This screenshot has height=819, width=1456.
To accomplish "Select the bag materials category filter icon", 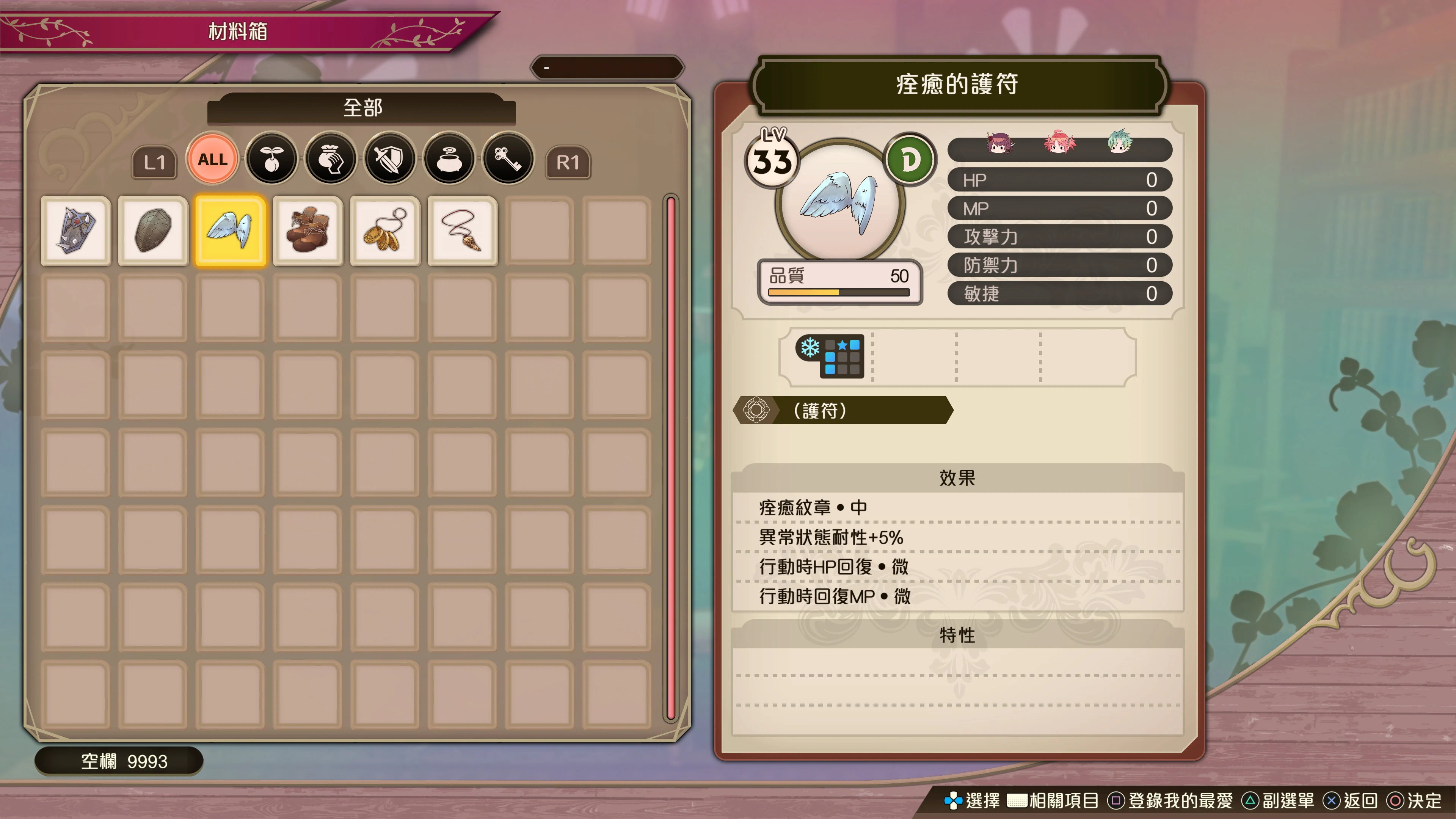I will pos(331,159).
